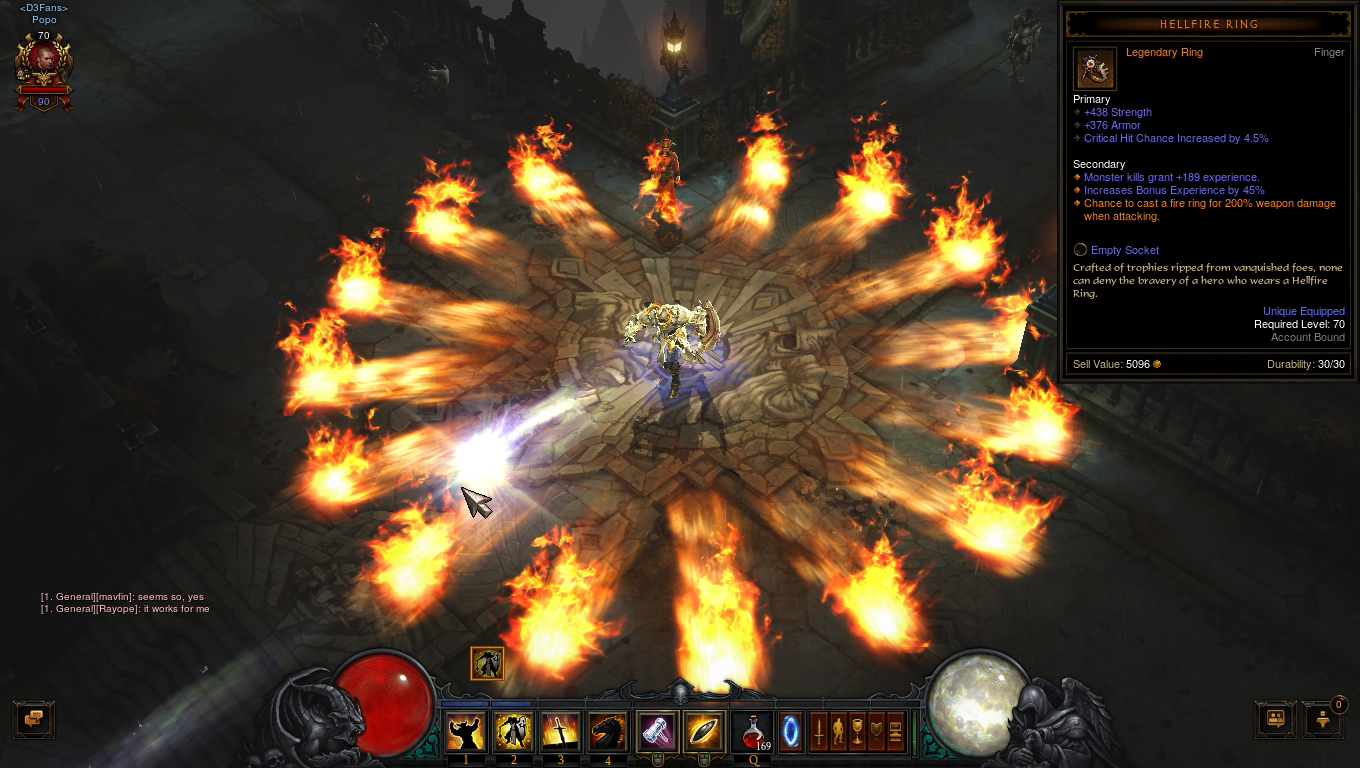Screen dimensions: 1360x768
Task: Click the Empty Socket on the Hellfire Ring
Action: 1124,250
